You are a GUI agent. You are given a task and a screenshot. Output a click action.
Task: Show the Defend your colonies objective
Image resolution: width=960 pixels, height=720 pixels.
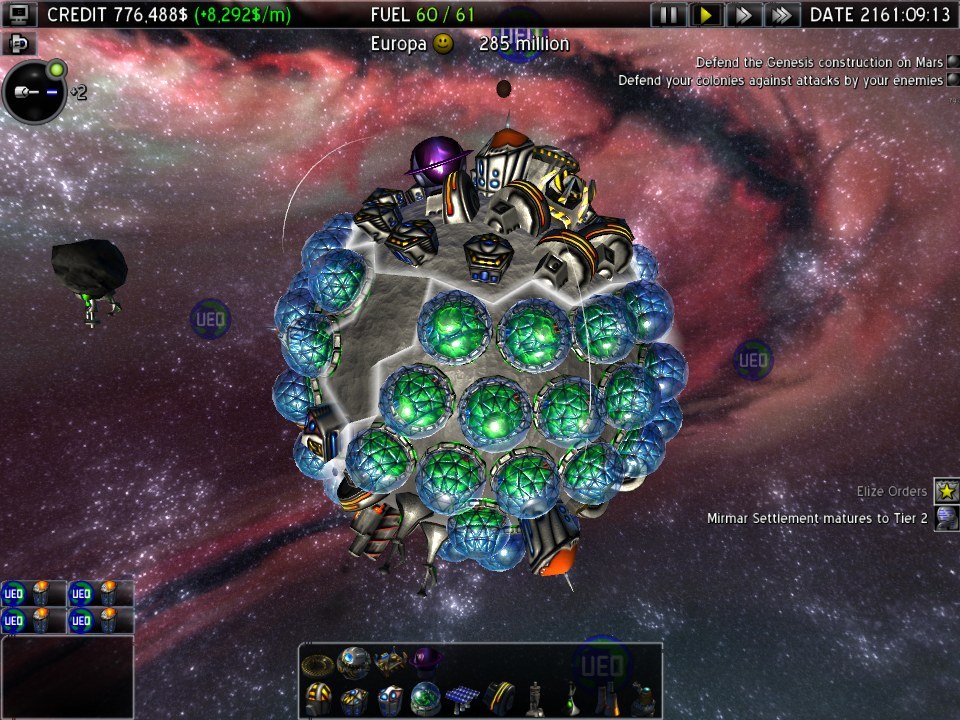click(951, 80)
